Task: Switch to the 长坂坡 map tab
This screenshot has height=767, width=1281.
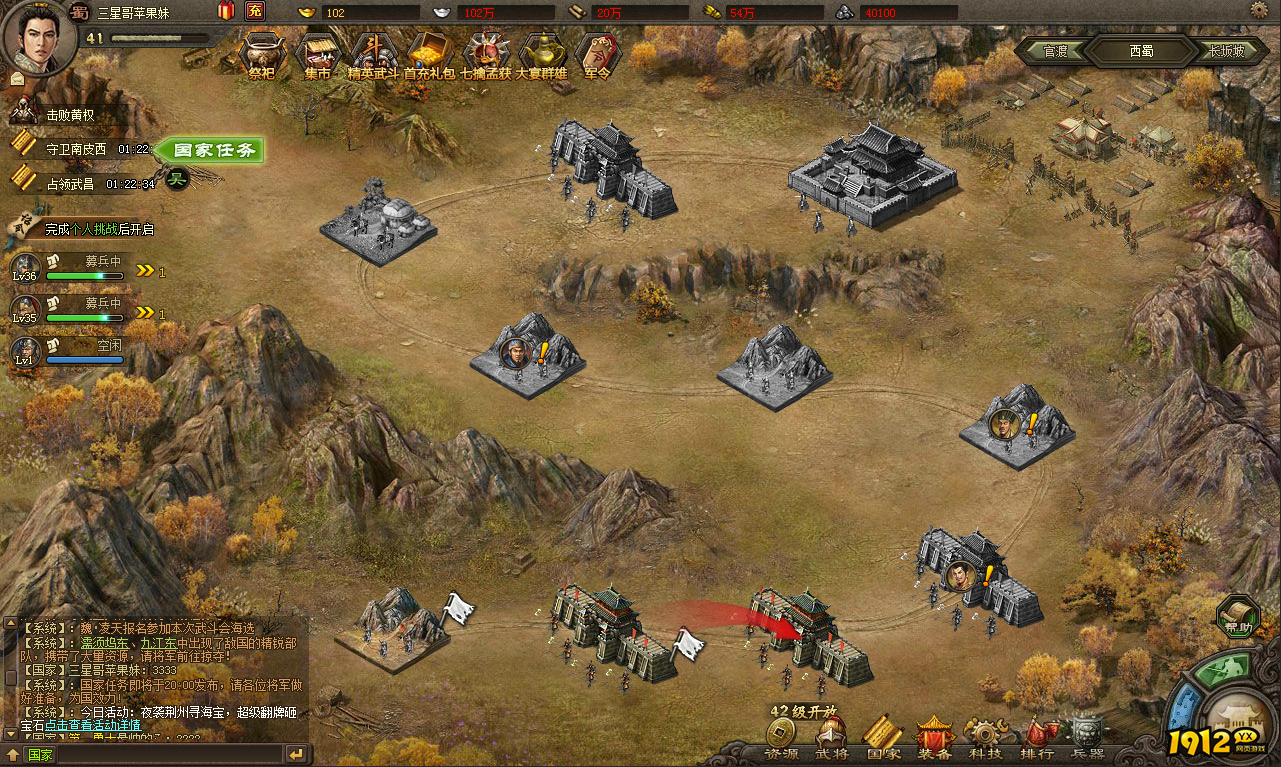Action: pos(1225,51)
